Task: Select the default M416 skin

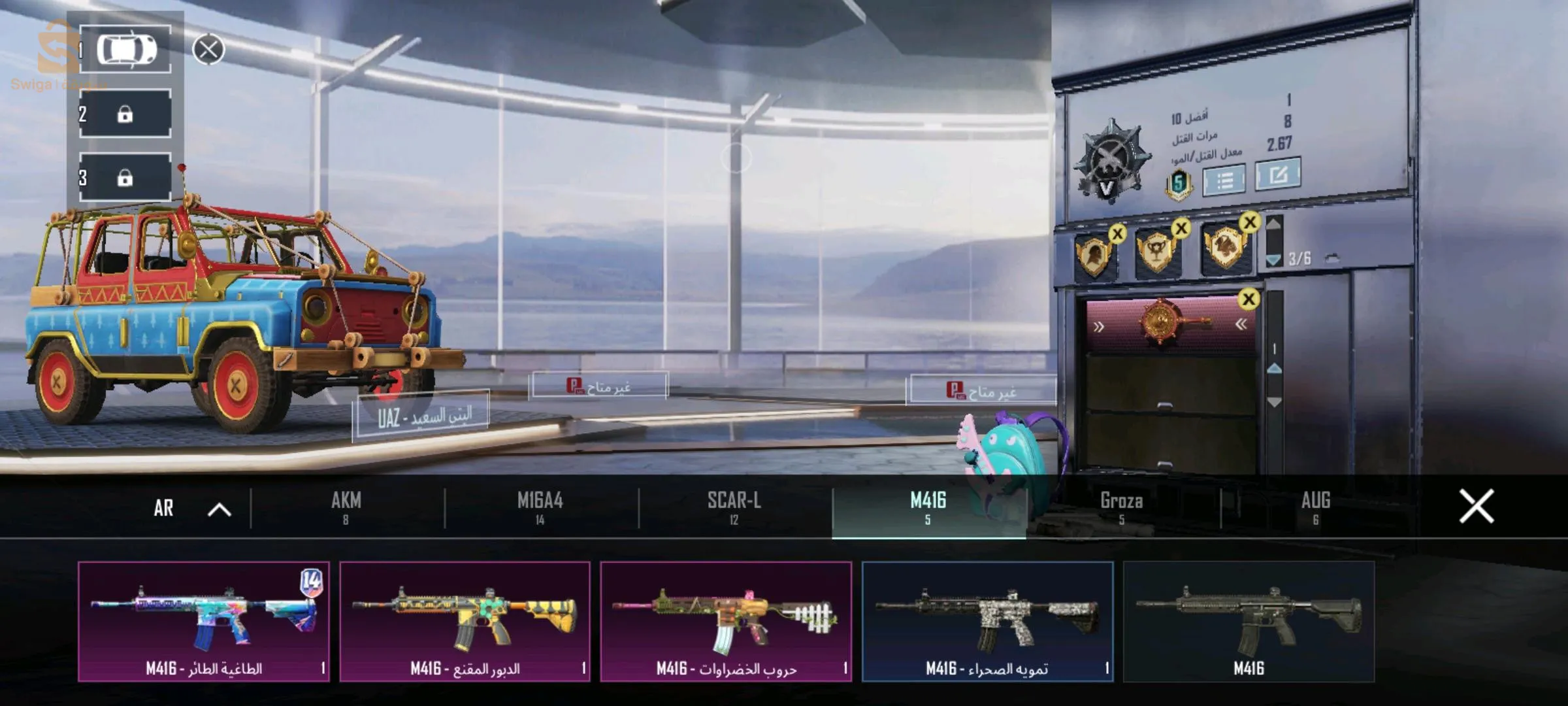Action: point(1249,621)
